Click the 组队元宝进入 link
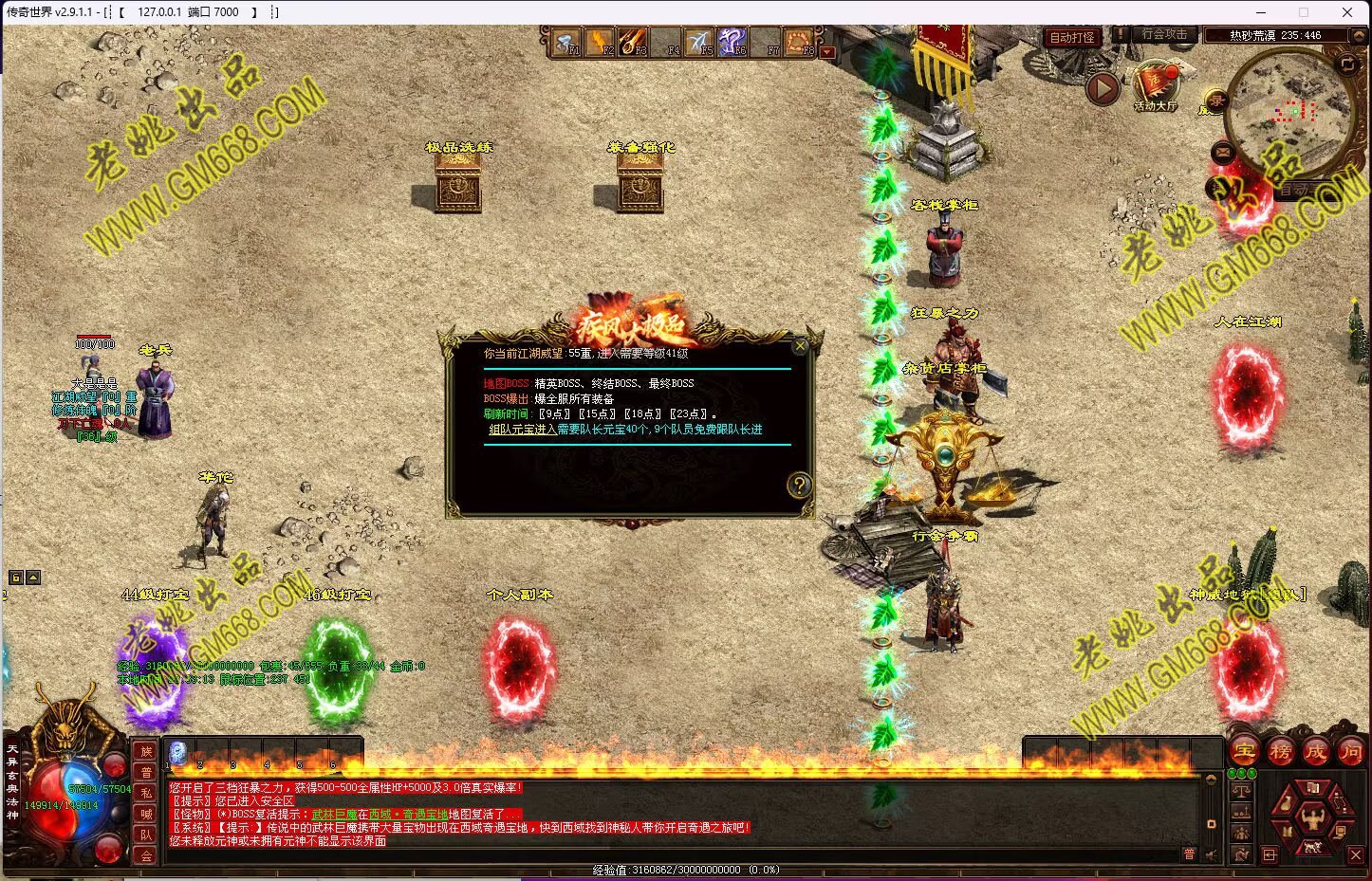Screen dimensions: 1372x881 [522, 430]
